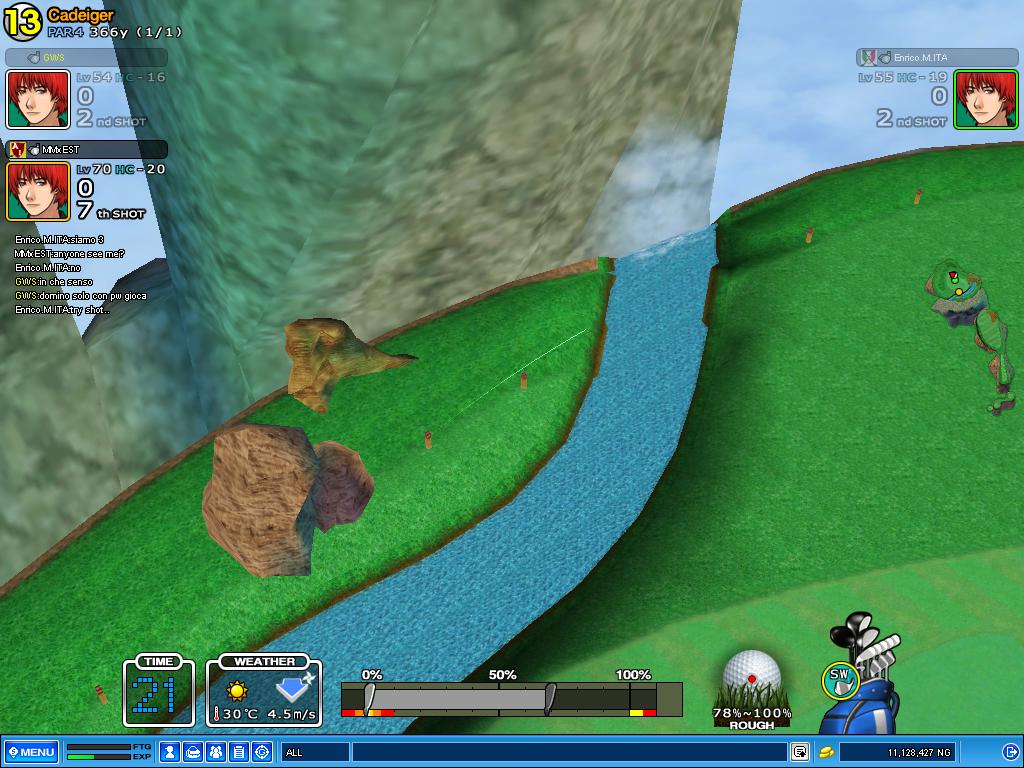1024x768 pixels.
Task: Open the MENU button
Action: pyautogui.click(x=31, y=752)
